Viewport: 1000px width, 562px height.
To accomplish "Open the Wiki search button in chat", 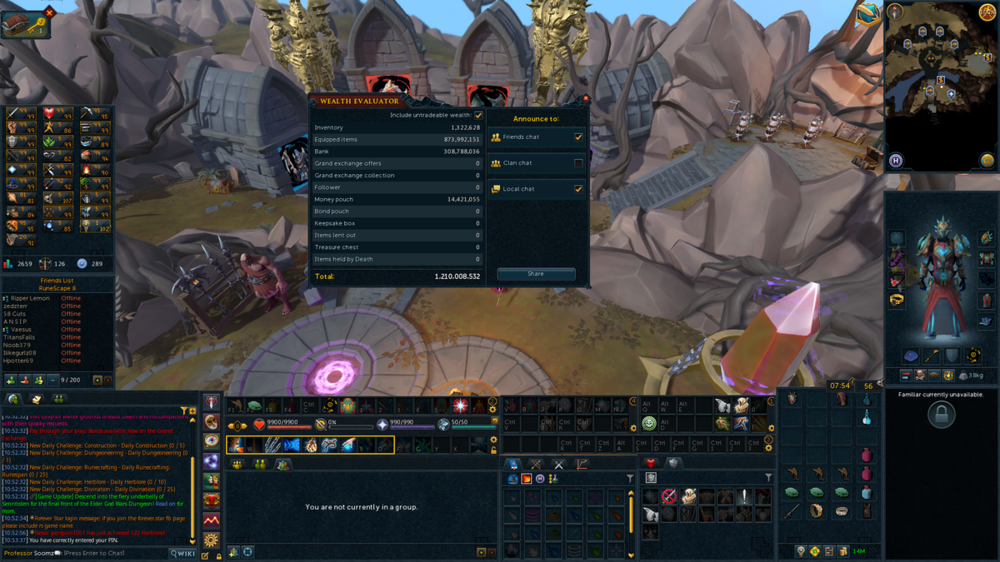I will click(x=183, y=553).
